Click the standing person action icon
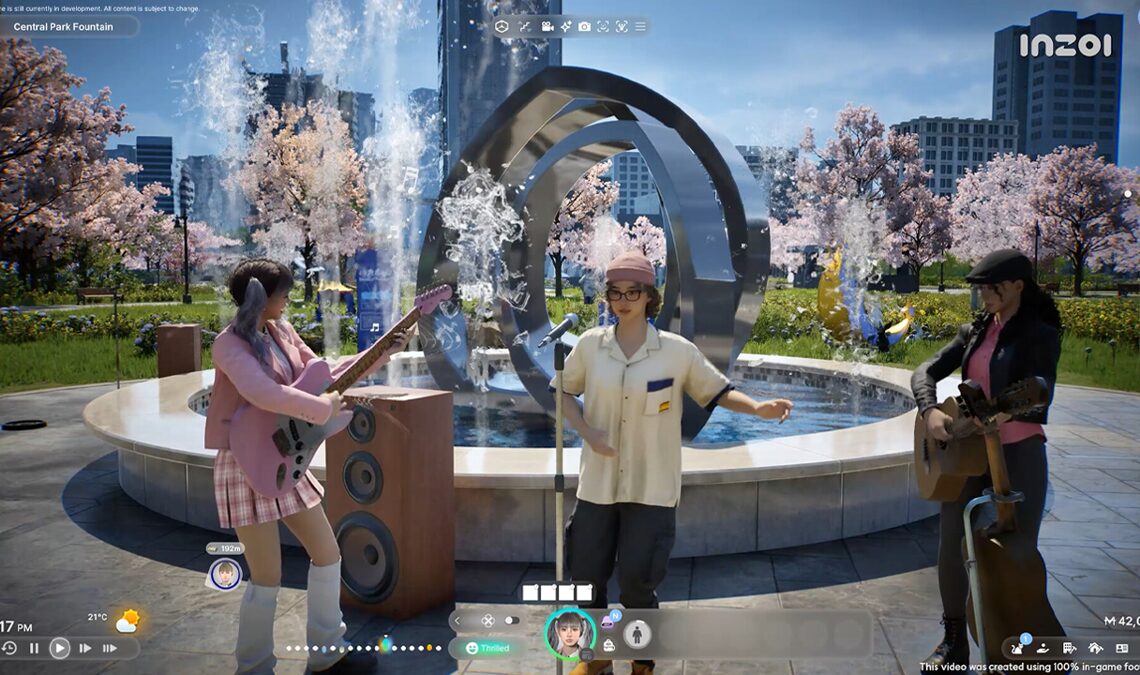This screenshot has width=1140, height=675. (637, 634)
